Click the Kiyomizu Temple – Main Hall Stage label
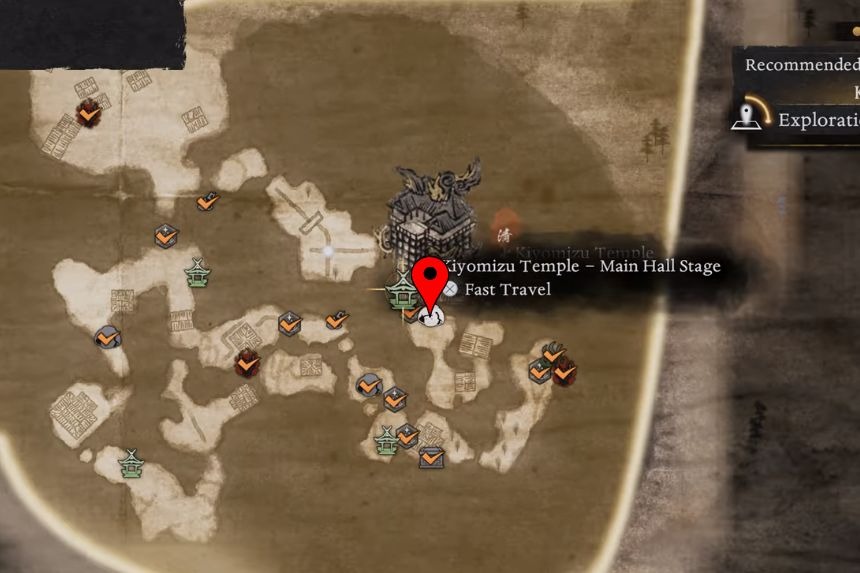860x573 pixels. pyautogui.click(x=581, y=267)
